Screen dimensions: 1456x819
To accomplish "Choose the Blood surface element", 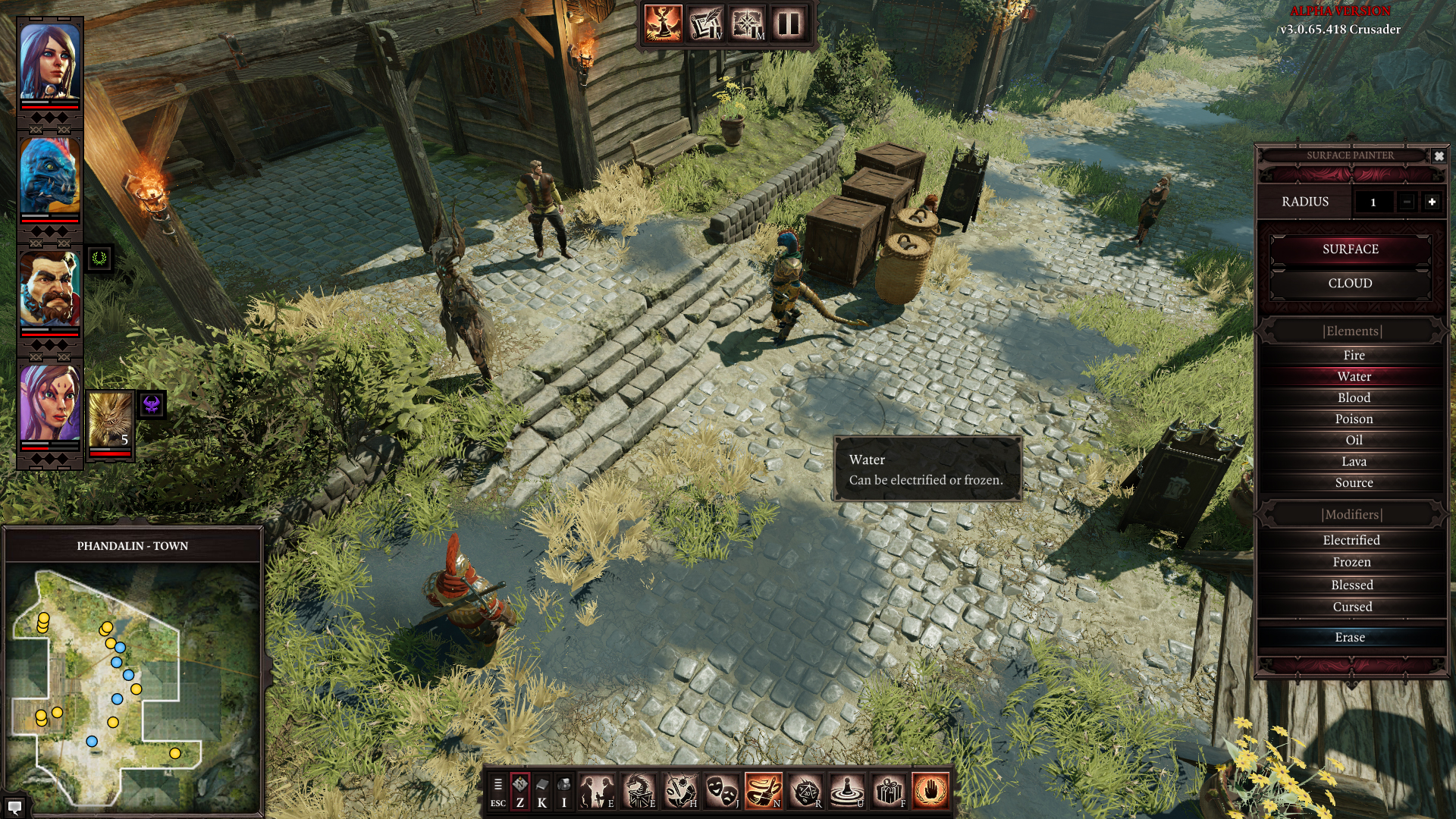I will (x=1354, y=397).
